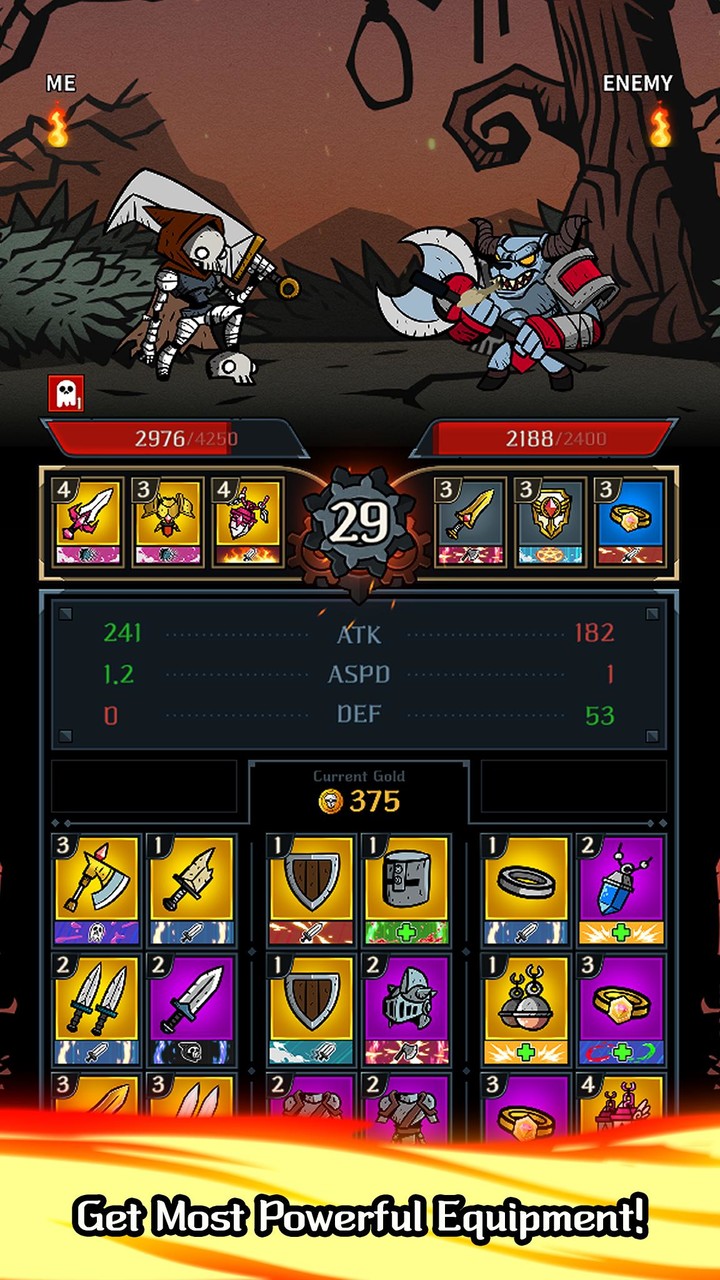Select my equipped golden armor
The height and width of the screenshot is (1280, 720).
(168, 523)
